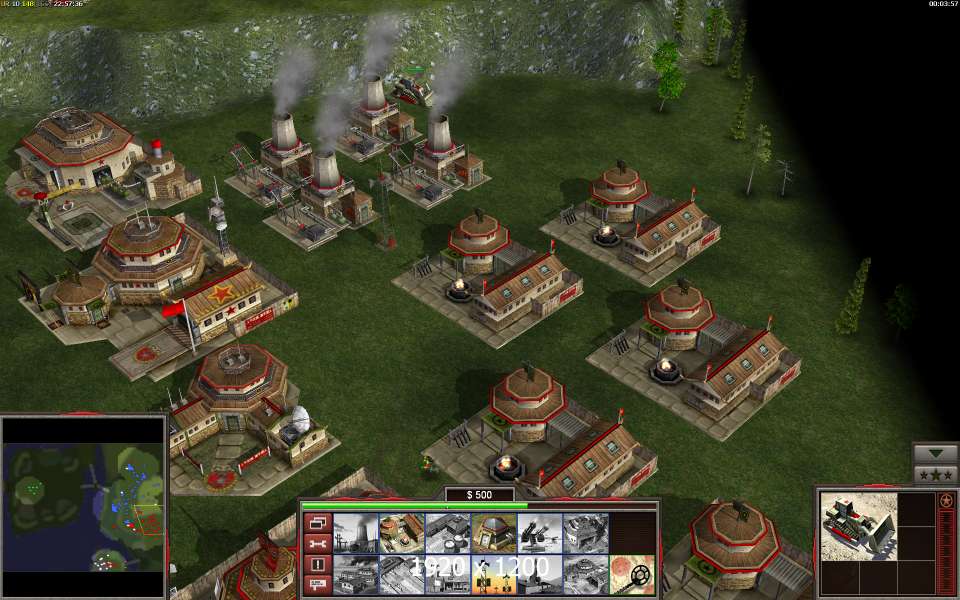The height and width of the screenshot is (600, 960).
Task: Collapse the control bar with down arrow
Action: point(935,453)
